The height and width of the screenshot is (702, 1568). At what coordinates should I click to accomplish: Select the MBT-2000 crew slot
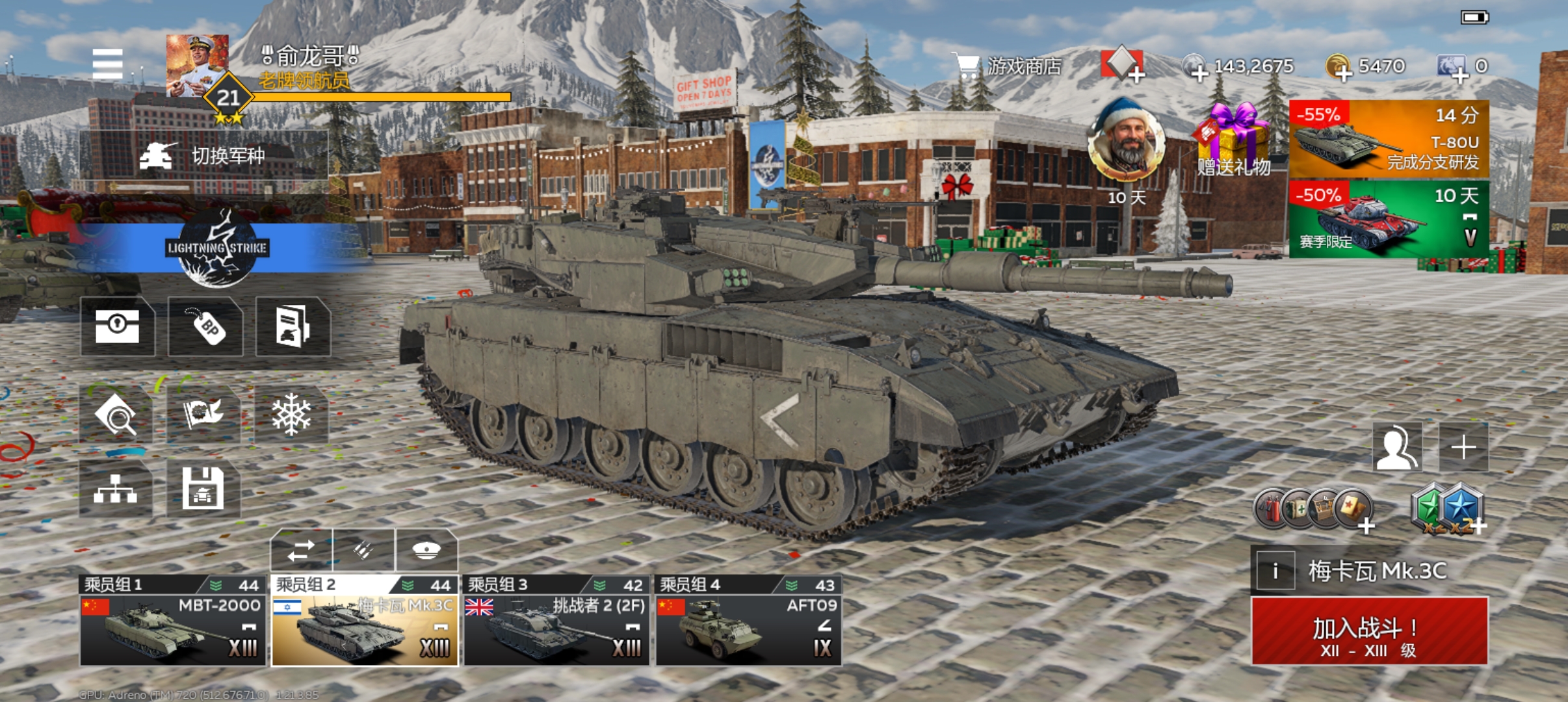pyautogui.click(x=173, y=621)
